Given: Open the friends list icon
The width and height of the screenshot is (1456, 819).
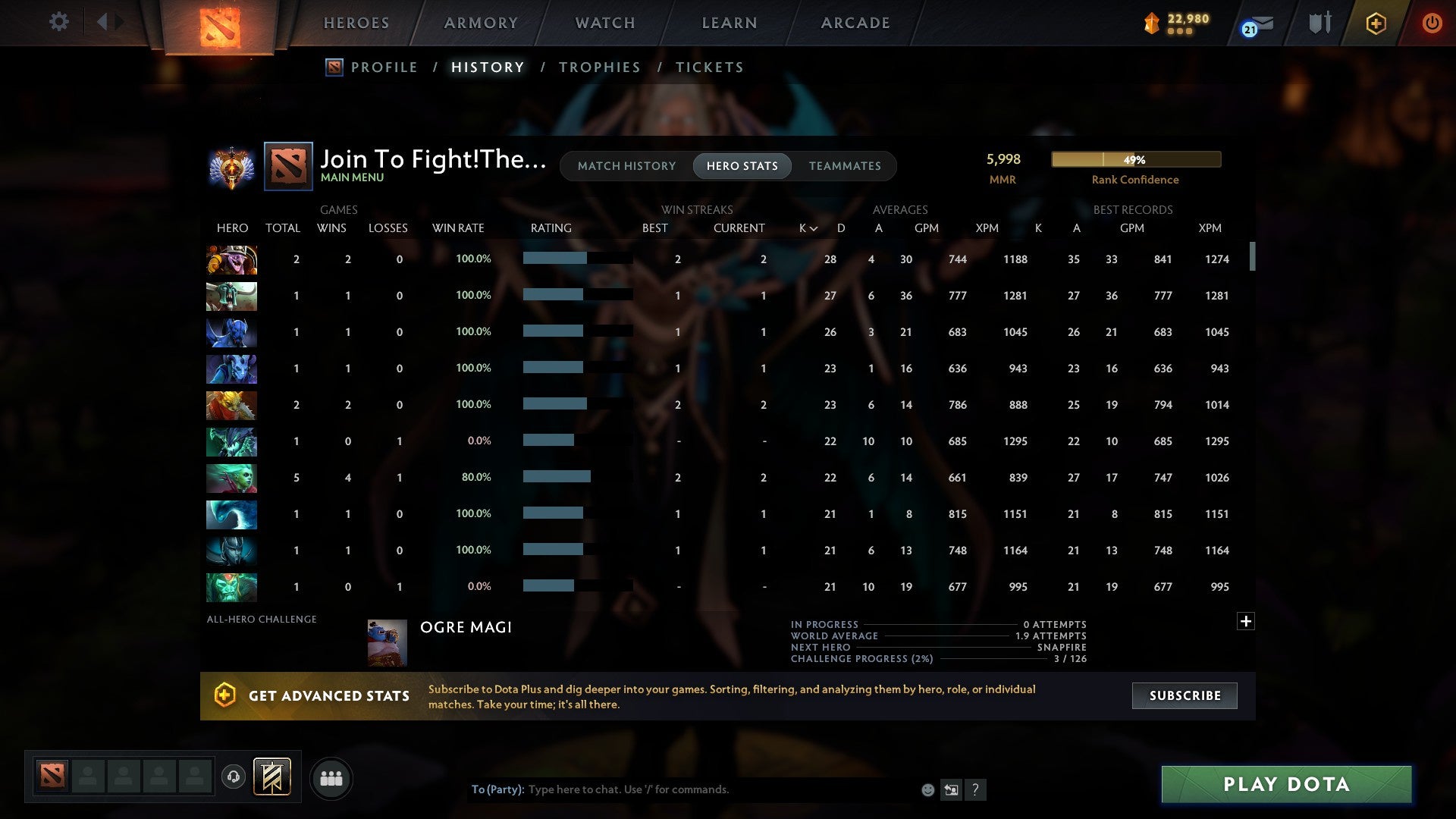Looking at the screenshot, I should (x=331, y=777).
